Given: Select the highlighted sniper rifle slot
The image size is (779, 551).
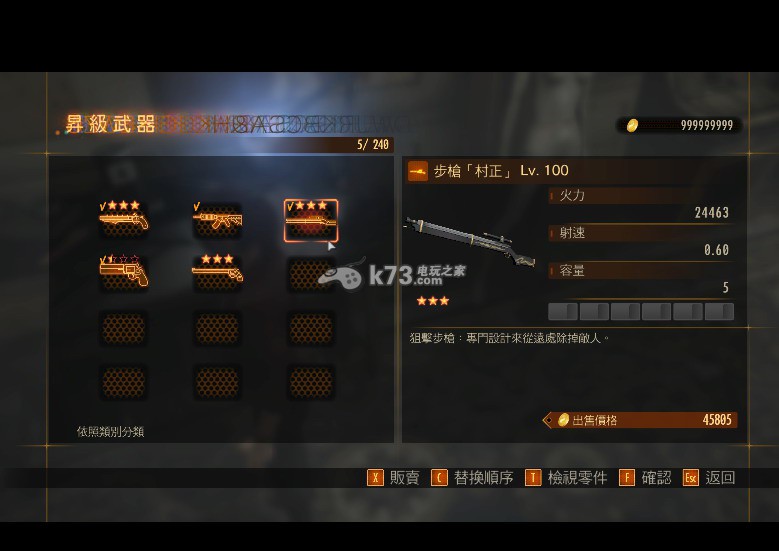Looking at the screenshot, I should (x=311, y=220).
